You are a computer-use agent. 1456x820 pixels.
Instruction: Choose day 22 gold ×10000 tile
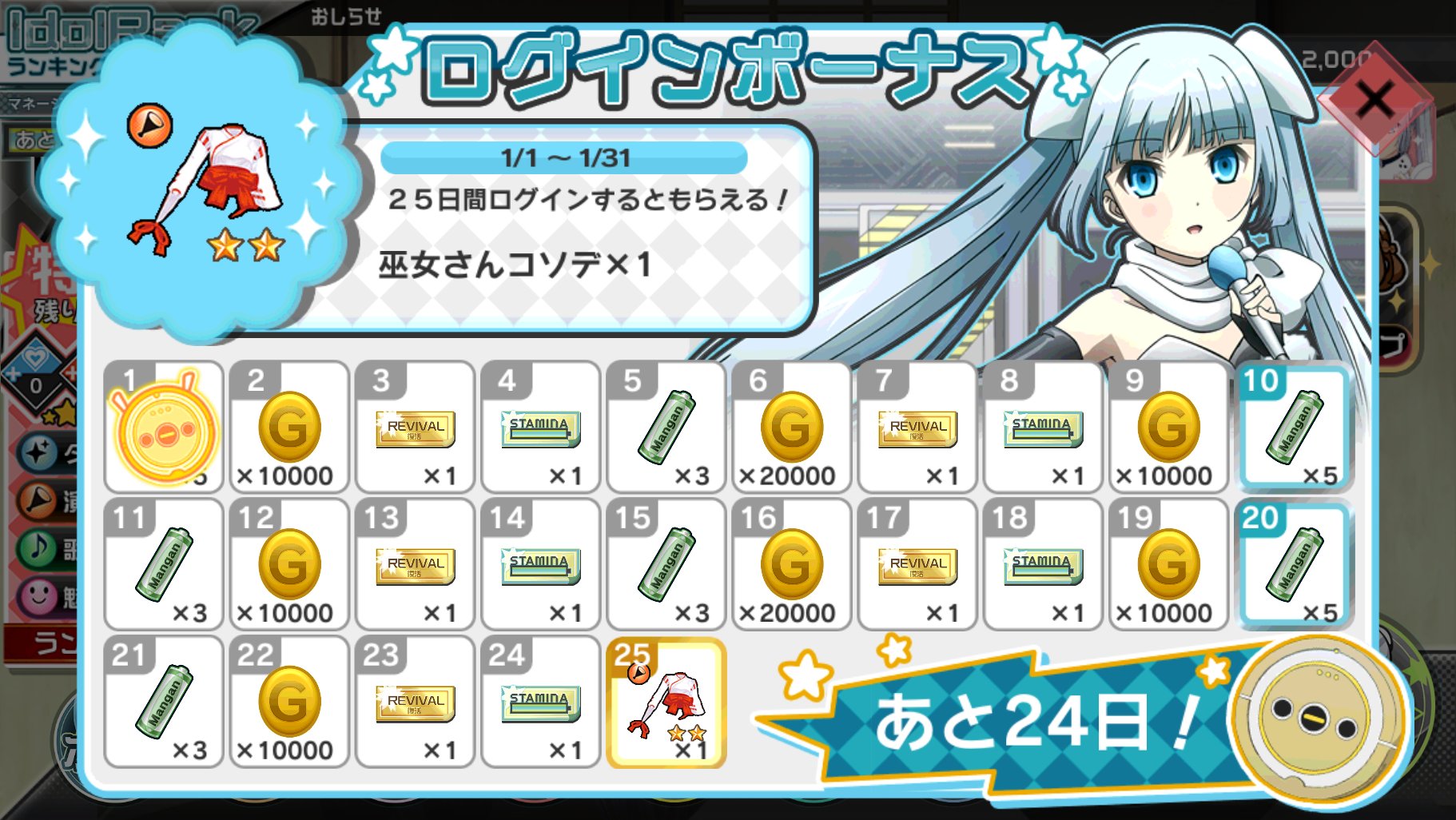[289, 702]
